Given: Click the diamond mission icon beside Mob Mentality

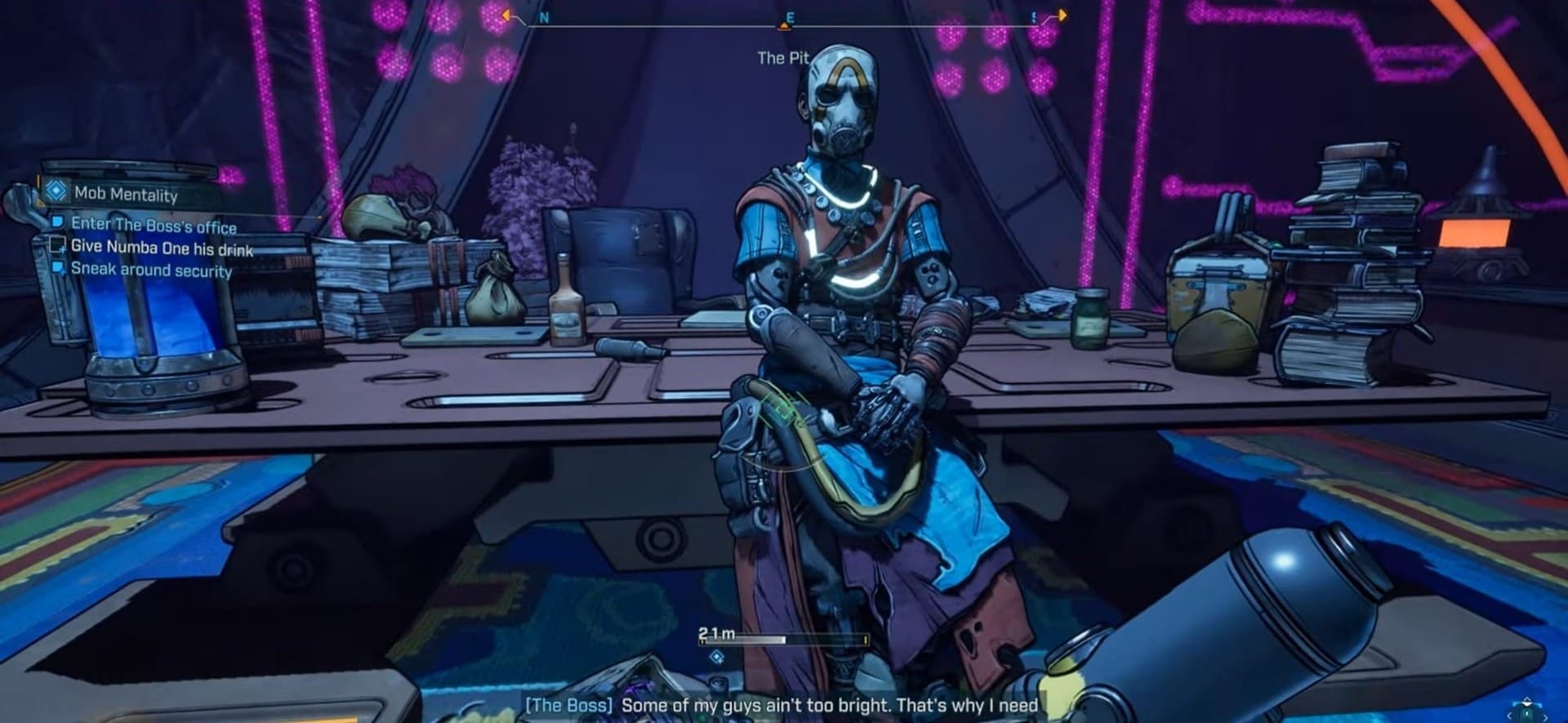Looking at the screenshot, I should click(x=56, y=191).
